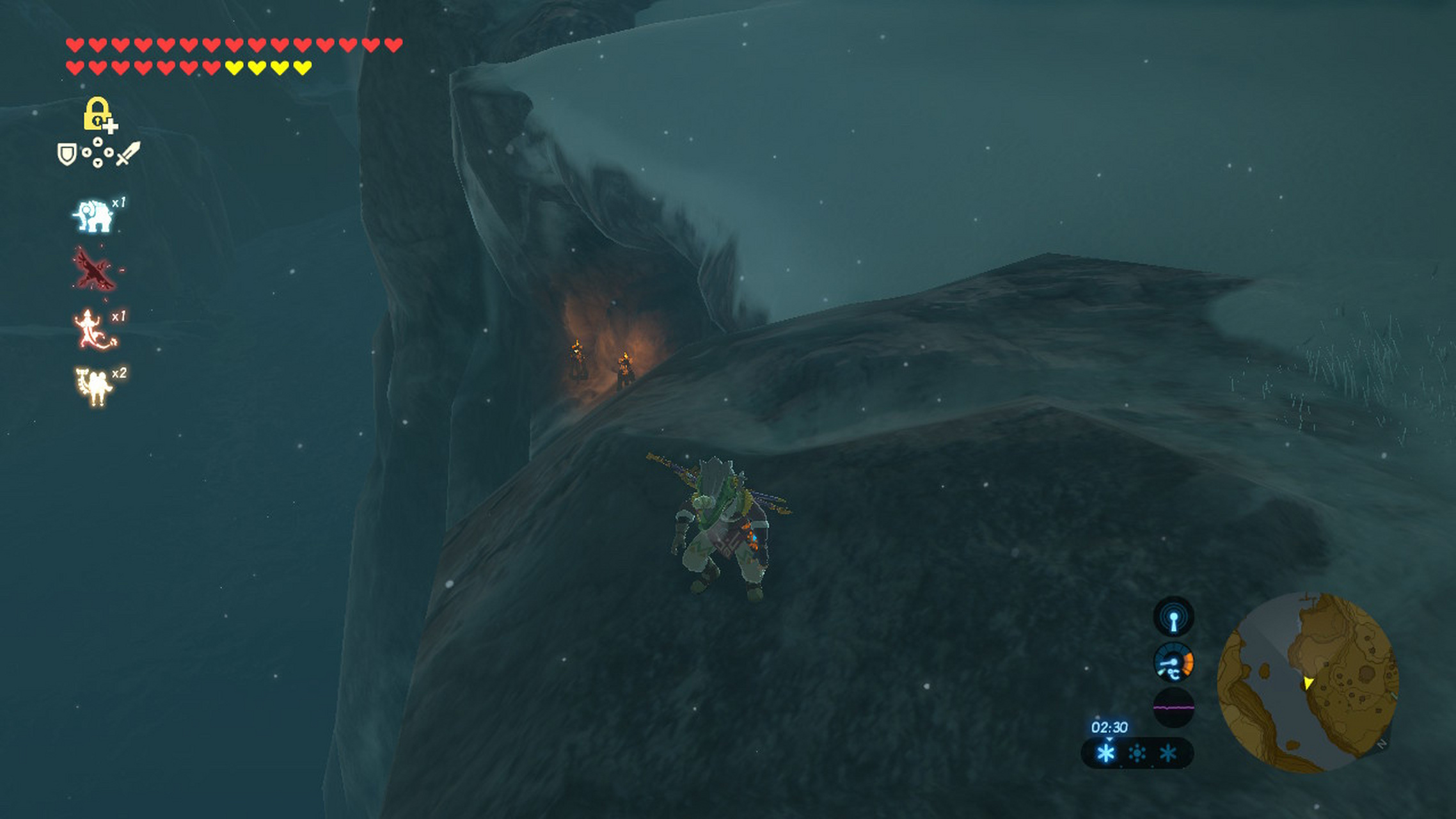
Task: Select the sword quick-slot icon
Action: [x=128, y=154]
